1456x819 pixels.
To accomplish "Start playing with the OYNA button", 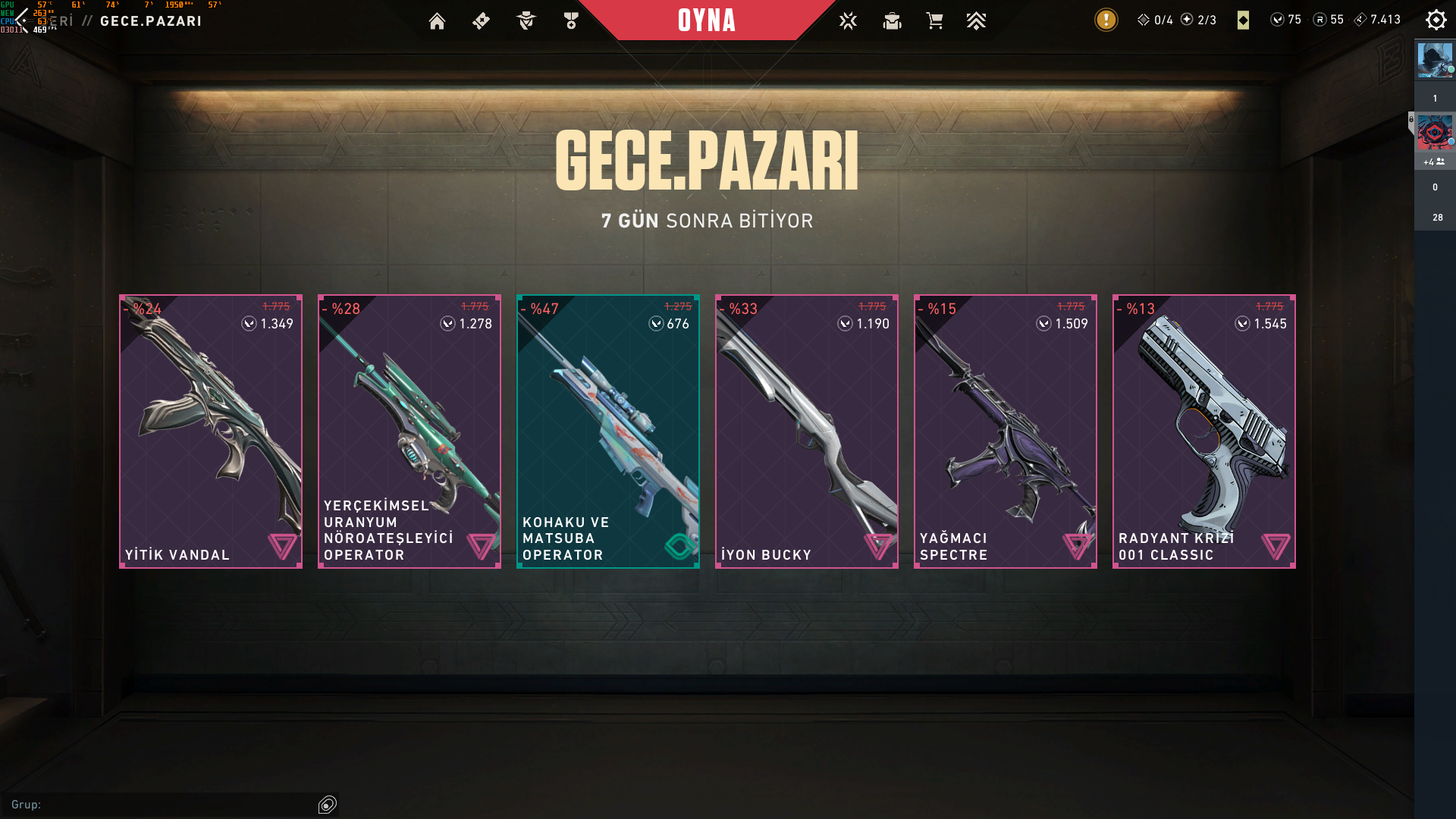I will pos(706,20).
